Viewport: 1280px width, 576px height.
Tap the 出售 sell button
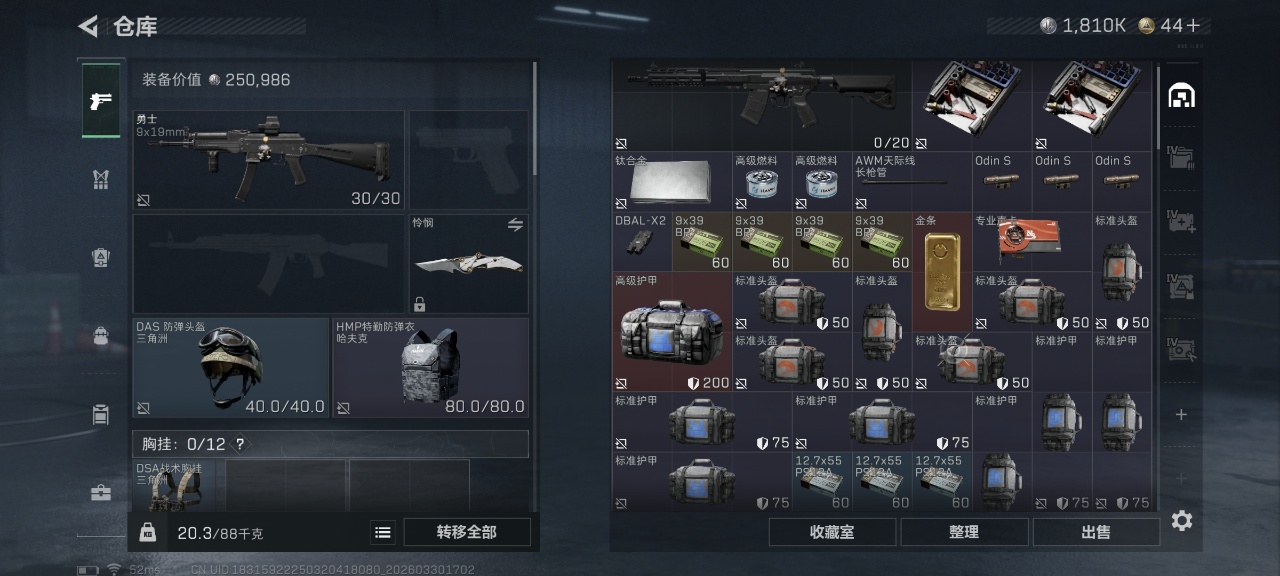pyautogui.click(x=1095, y=532)
